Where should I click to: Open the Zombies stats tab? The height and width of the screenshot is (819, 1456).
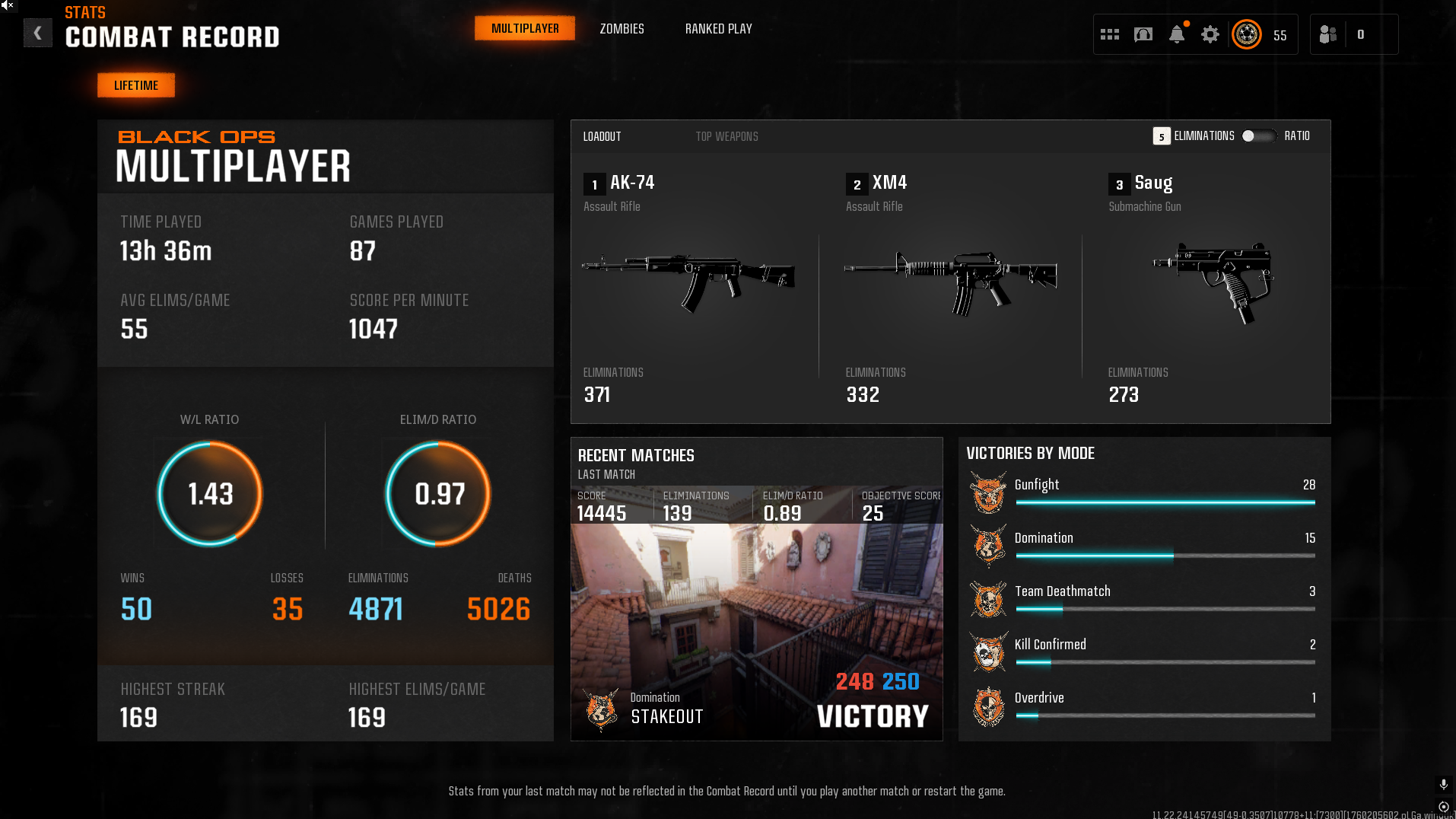[x=622, y=29]
